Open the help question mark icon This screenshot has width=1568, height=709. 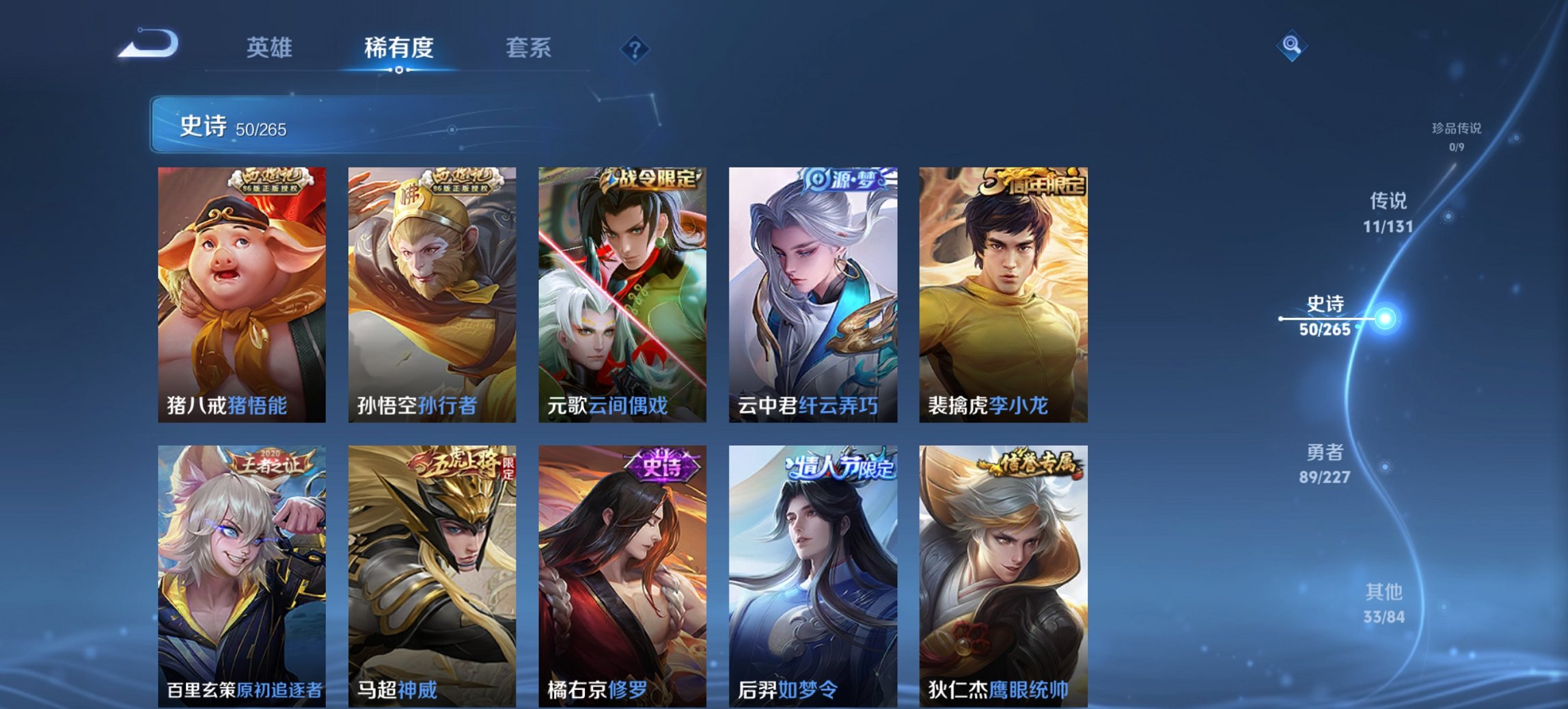point(633,49)
